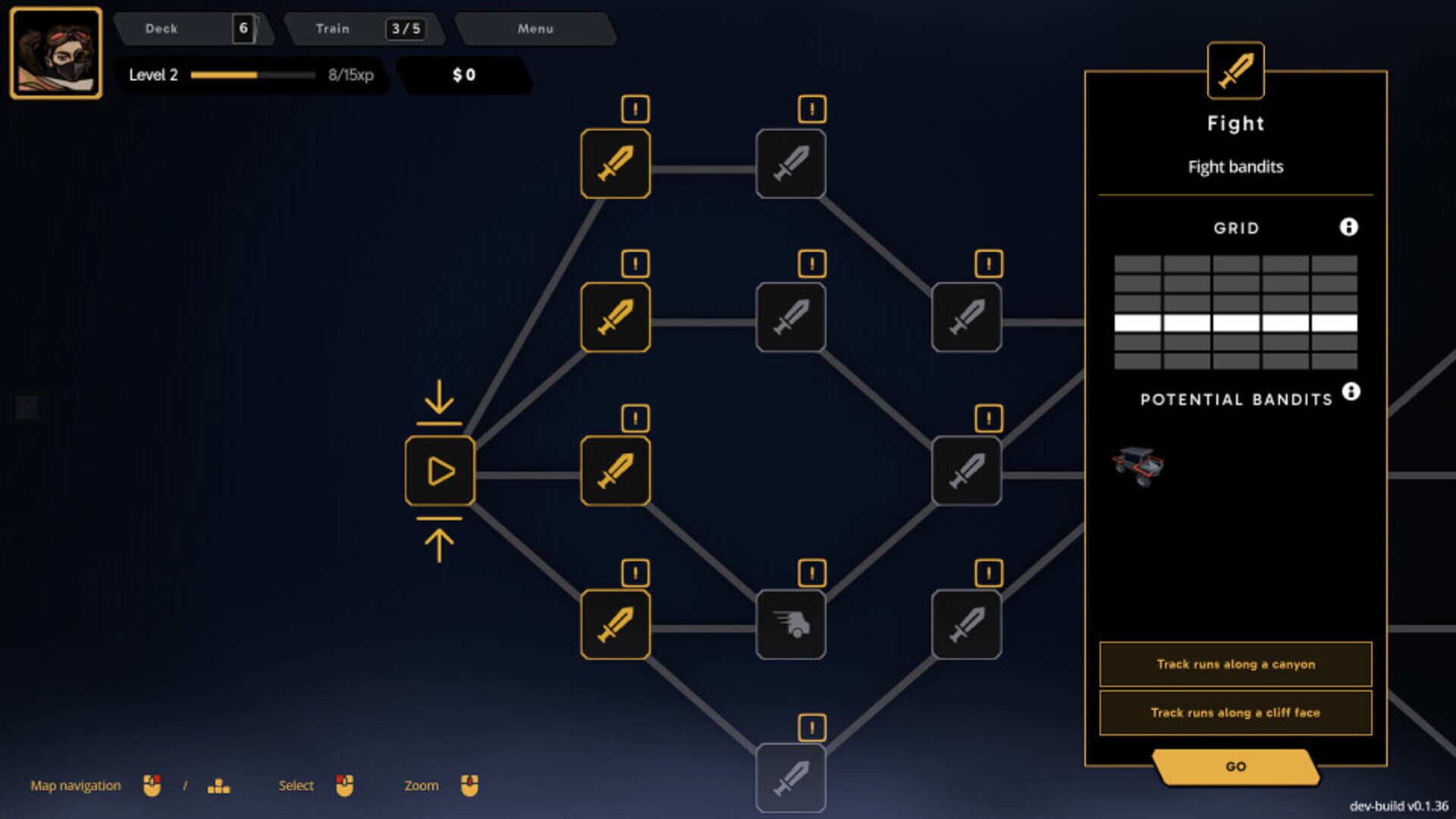Screen dimensions: 1456x819
Task: Select the grayed sword node in top row
Action: (791, 164)
